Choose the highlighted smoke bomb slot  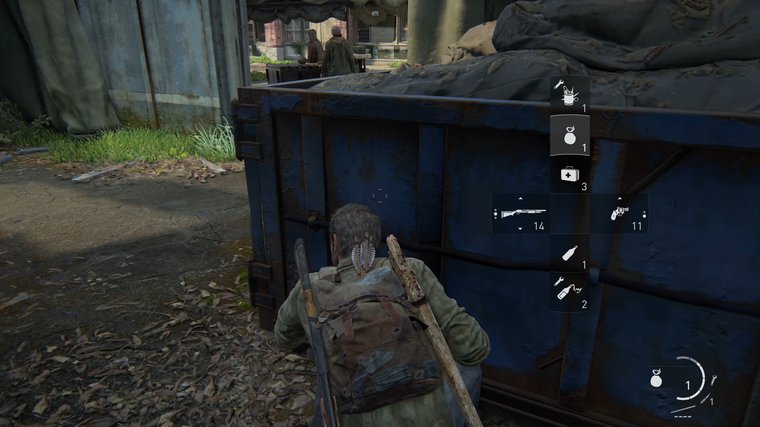pyautogui.click(x=569, y=134)
